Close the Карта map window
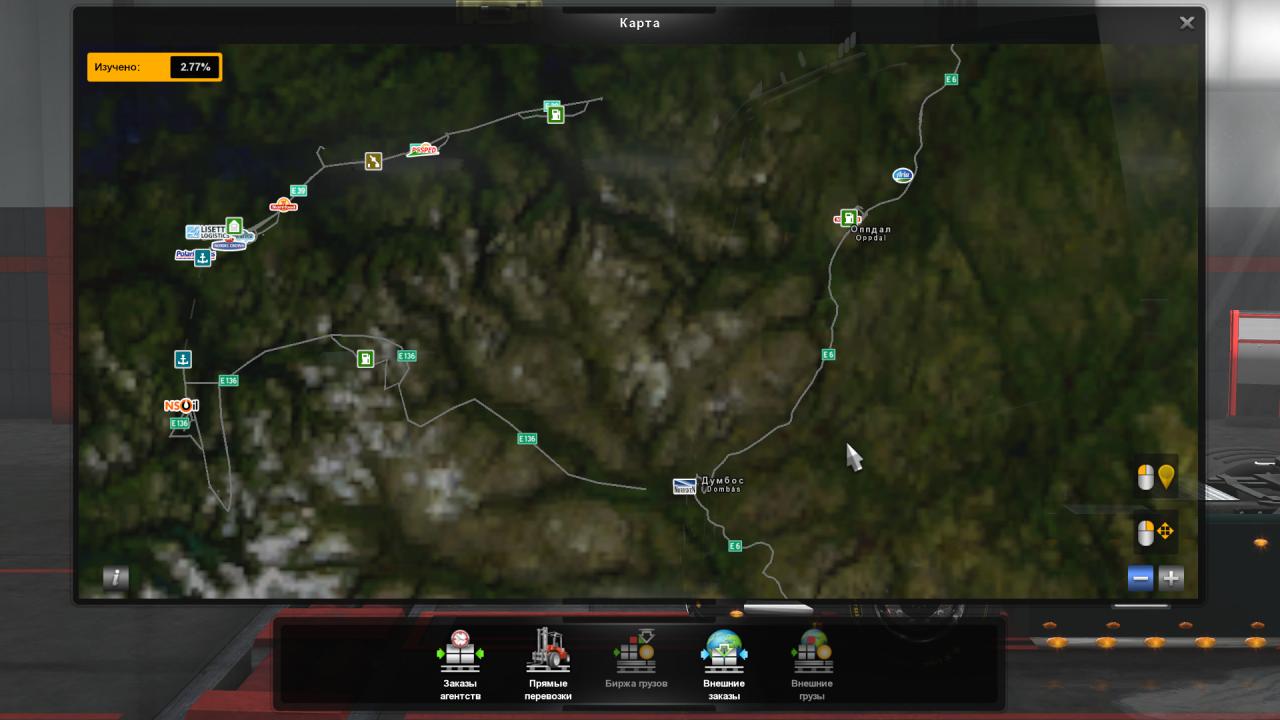Screen dimensions: 1280x720 (1187, 23)
